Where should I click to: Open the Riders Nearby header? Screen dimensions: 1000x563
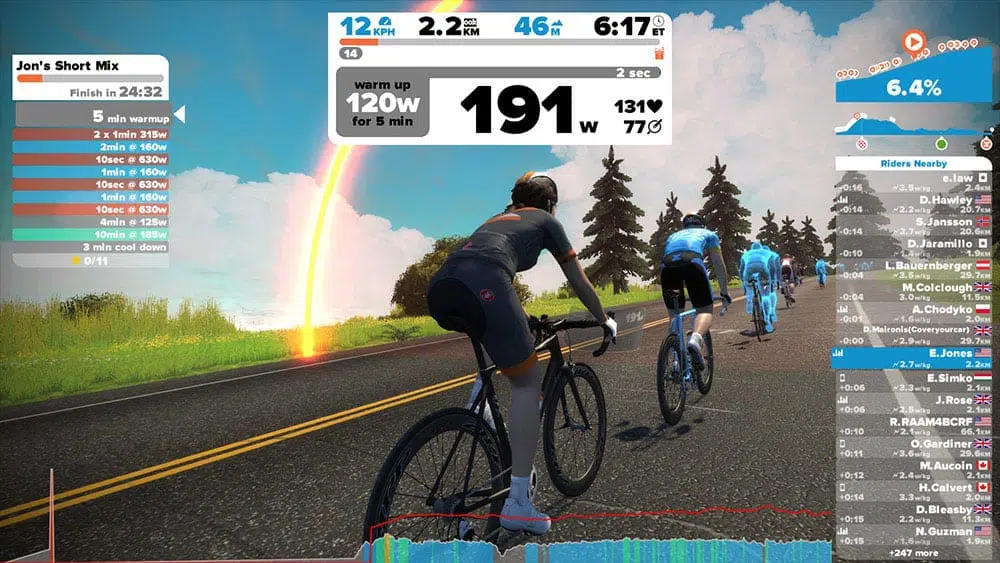click(914, 163)
